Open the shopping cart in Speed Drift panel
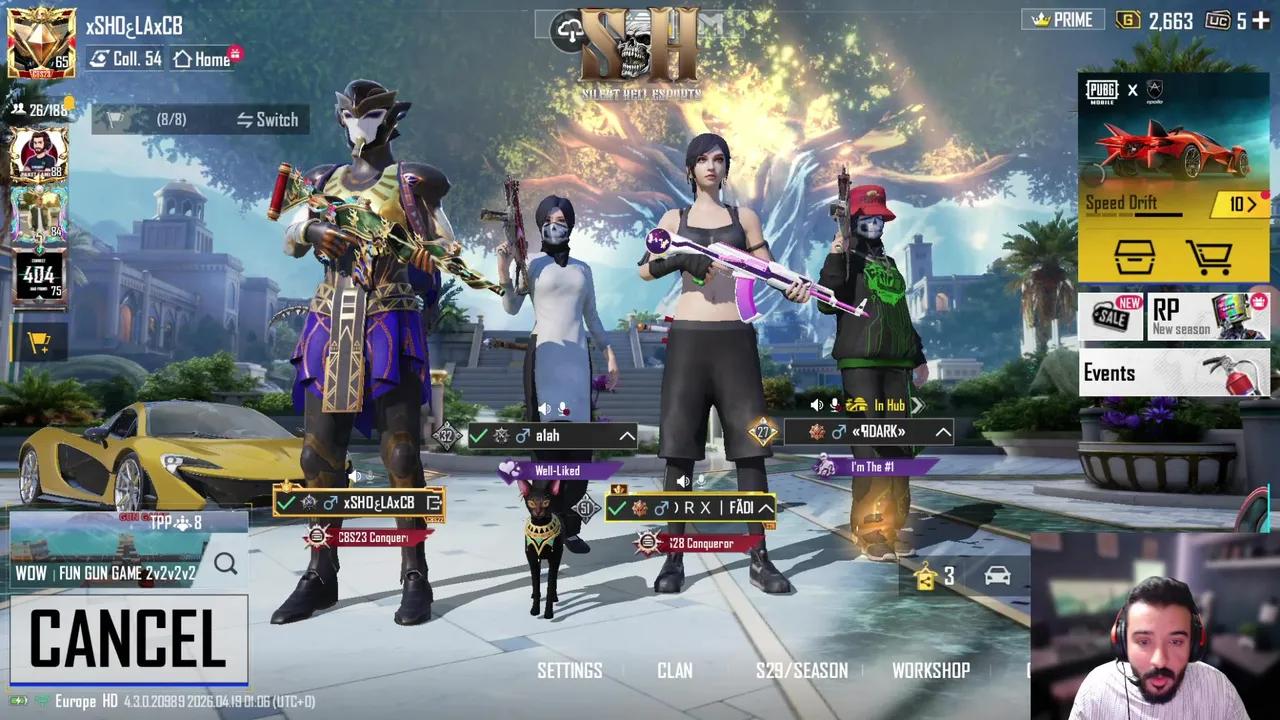 [x=1212, y=256]
